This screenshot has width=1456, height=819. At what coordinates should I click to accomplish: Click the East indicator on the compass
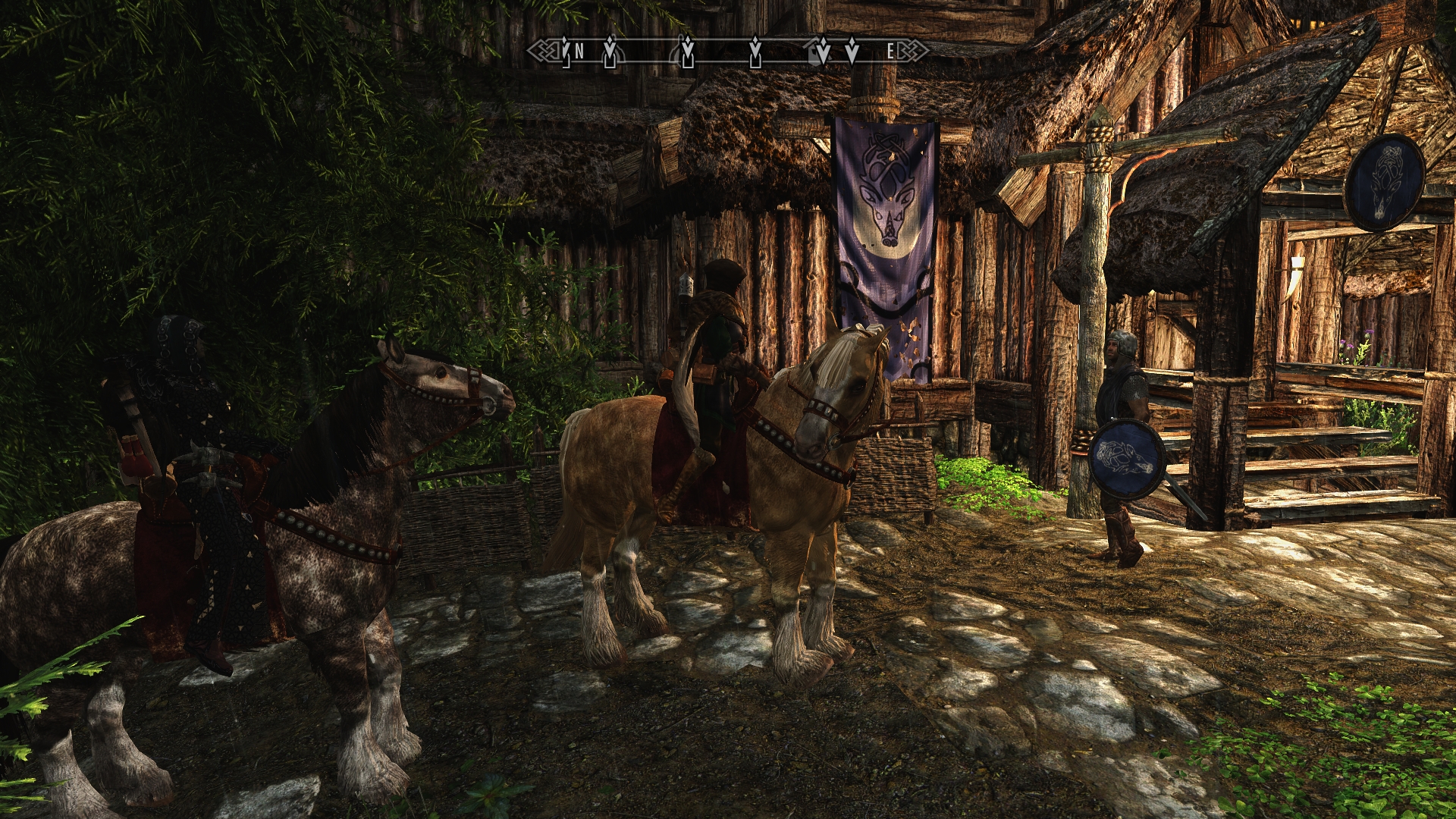[892, 52]
